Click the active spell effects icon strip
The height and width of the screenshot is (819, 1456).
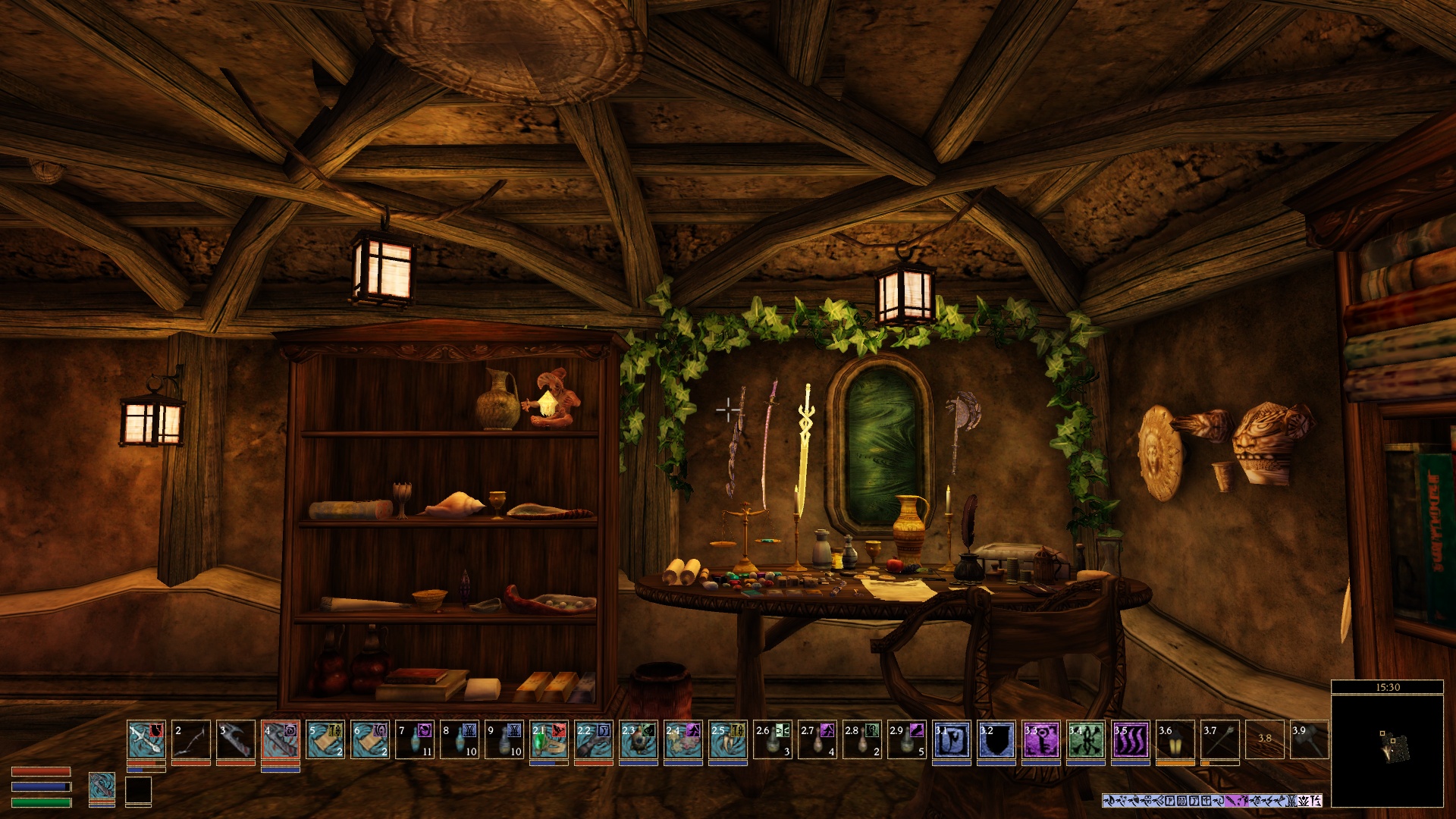(1211, 801)
